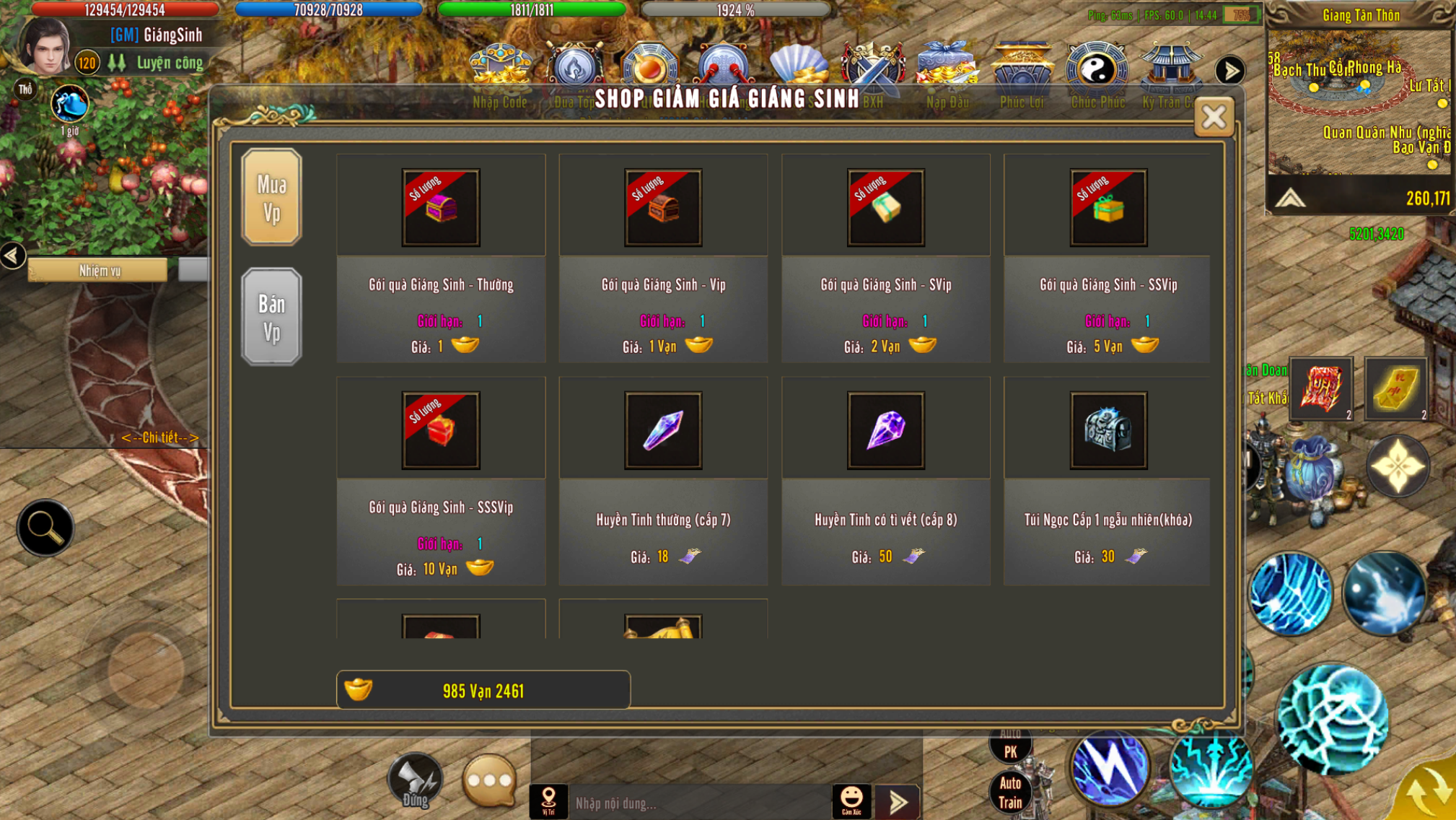Switch to the Mua Vp tab
1456x820 pixels.
coord(271,198)
